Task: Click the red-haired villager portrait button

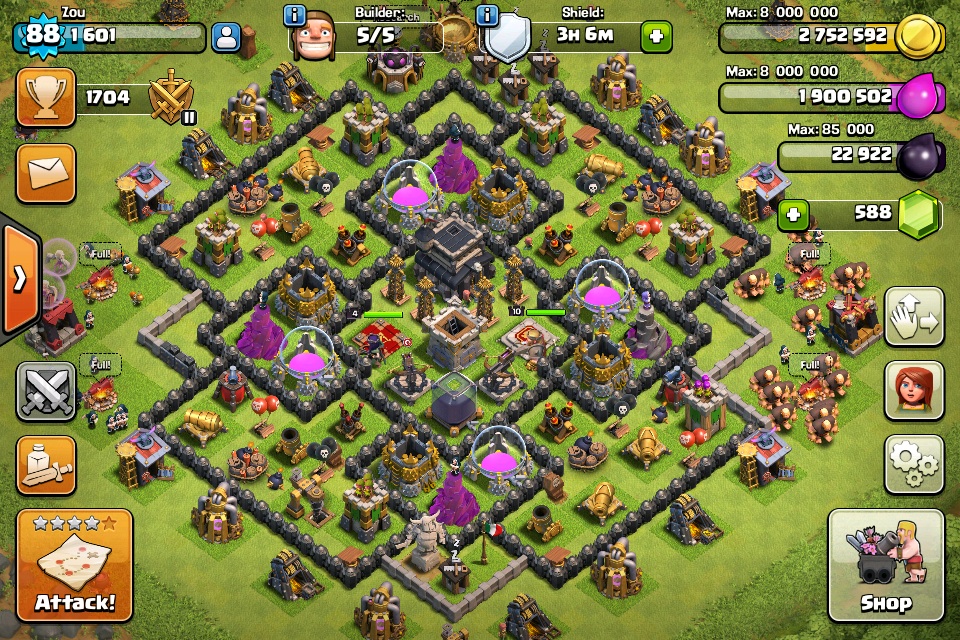Action: pyautogui.click(x=914, y=390)
